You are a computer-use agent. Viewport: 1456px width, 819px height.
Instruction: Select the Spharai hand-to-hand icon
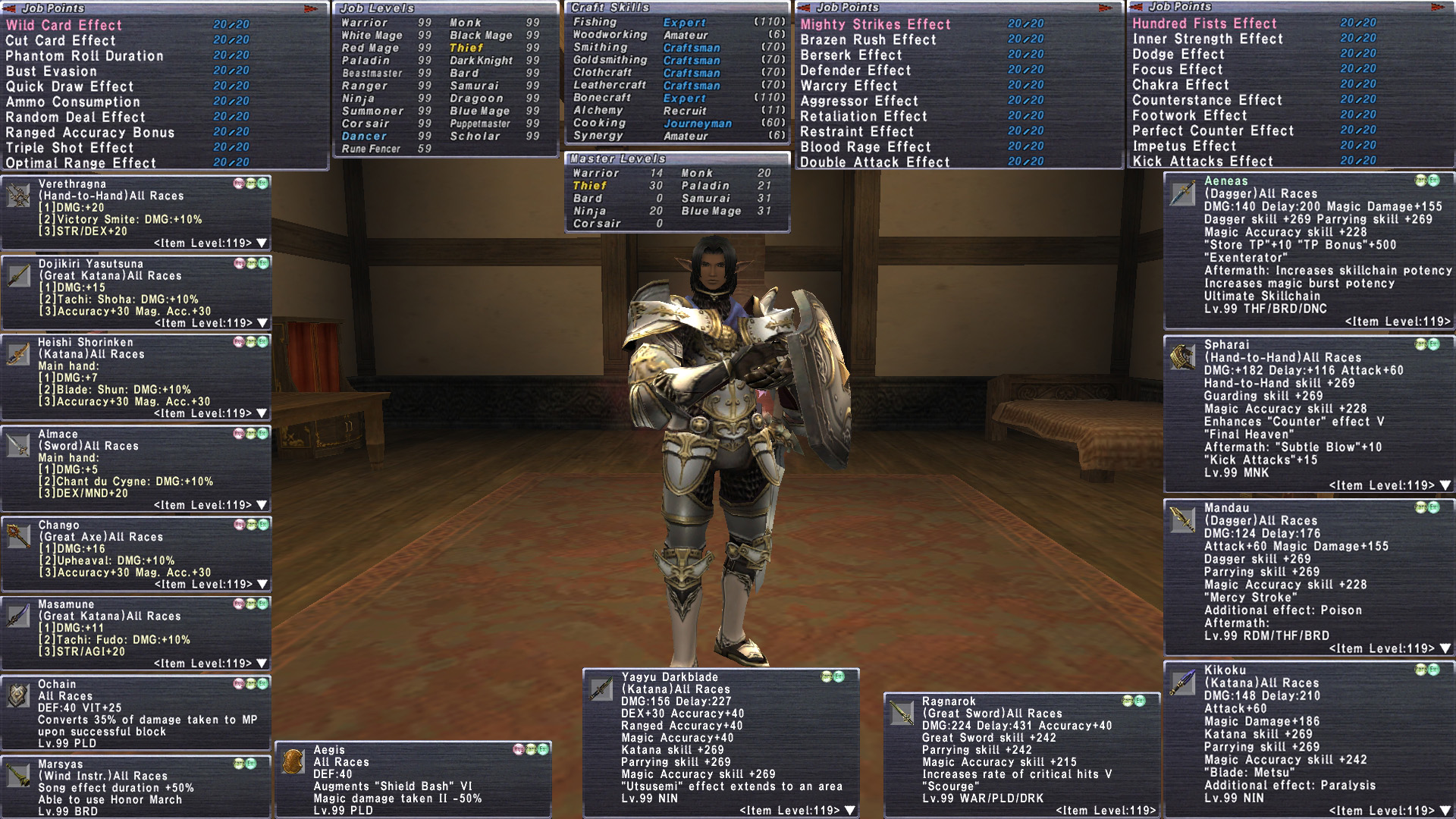click(1182, 356)
